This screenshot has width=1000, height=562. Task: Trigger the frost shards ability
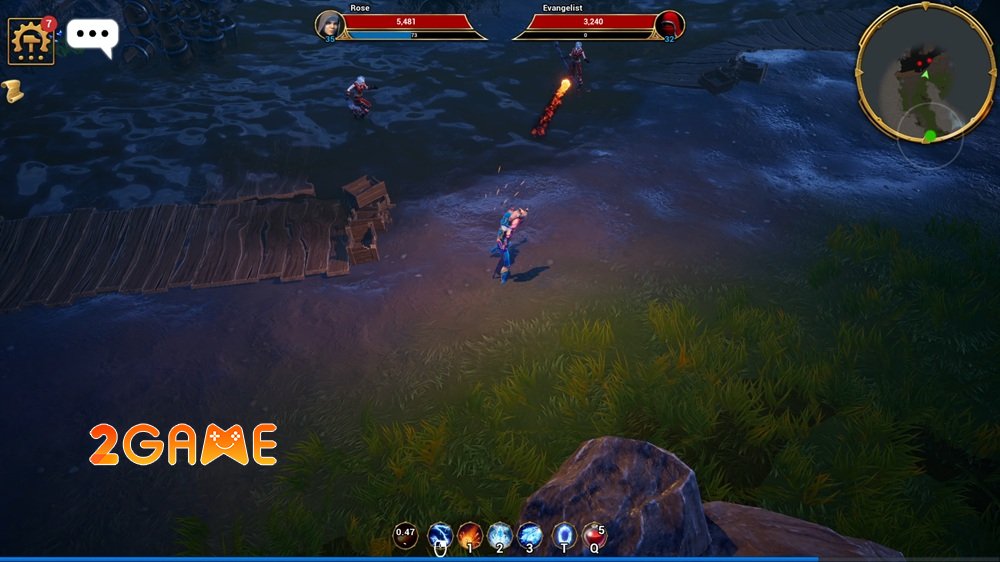coord(530,535)
